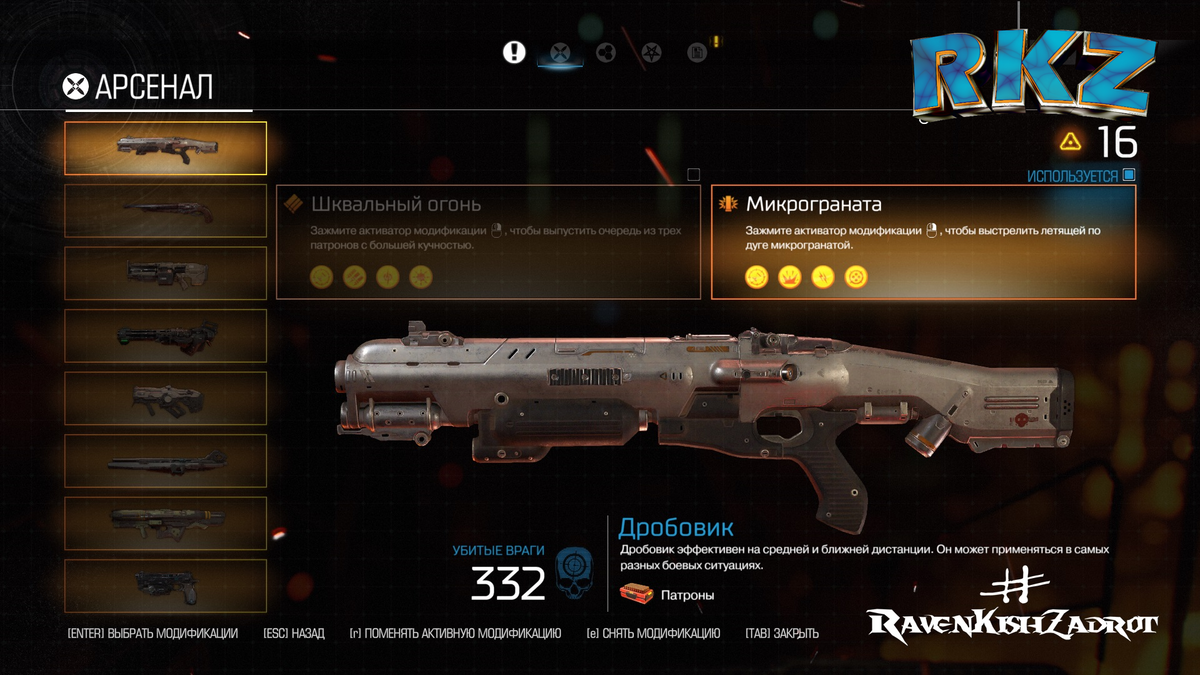Choose the long-barreled gauss cannon slot
The height and width of the screenshot is (675, 1200).
(x=165, y=461)
